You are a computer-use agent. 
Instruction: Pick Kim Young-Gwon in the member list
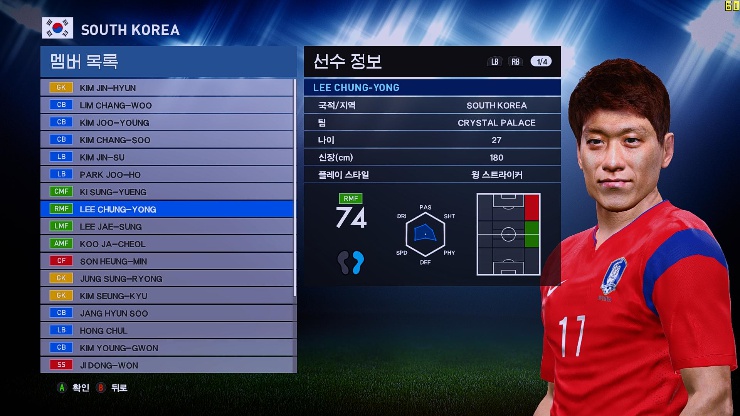(168, 348)
